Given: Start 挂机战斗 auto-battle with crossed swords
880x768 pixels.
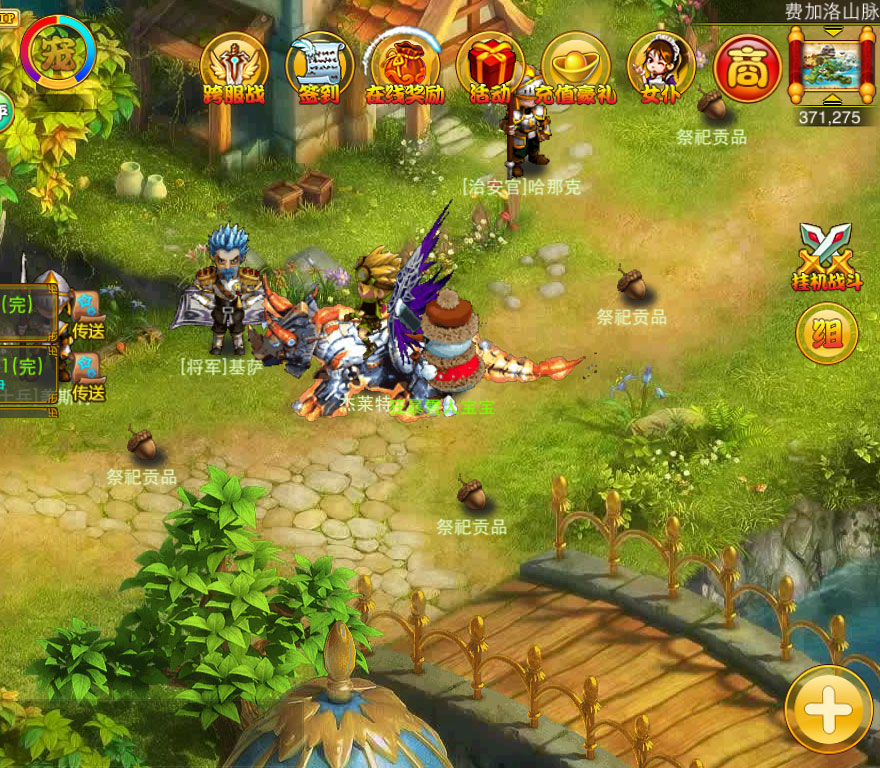Looking at the screenshot, I should pyautogui.click(x=827, y=257).
